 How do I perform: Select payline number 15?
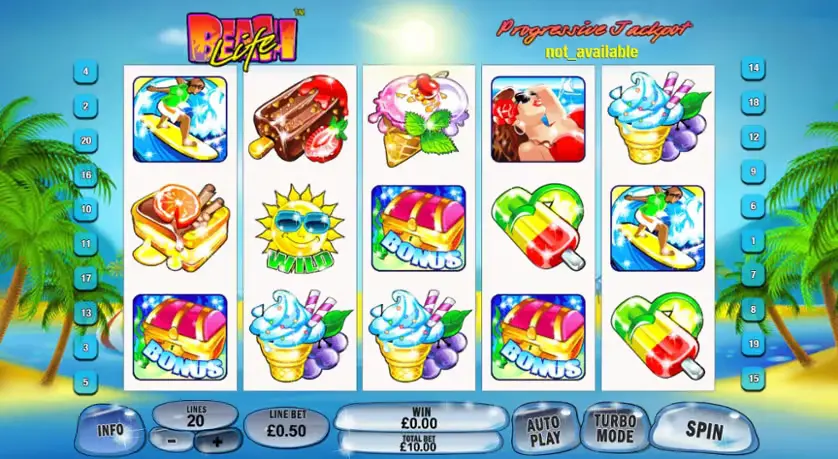click(x=752, y=379)
